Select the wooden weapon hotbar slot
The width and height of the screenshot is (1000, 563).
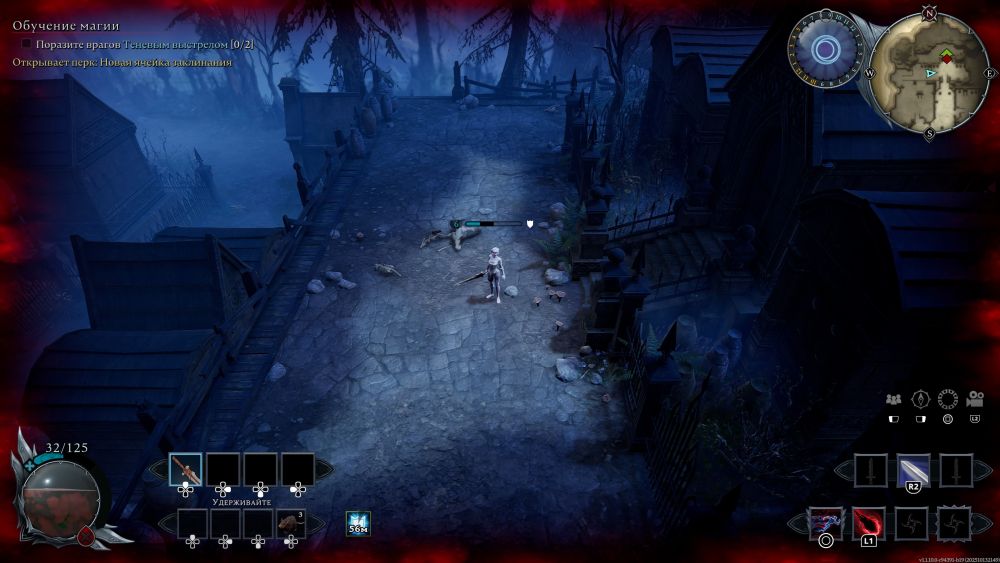point(186,469)
